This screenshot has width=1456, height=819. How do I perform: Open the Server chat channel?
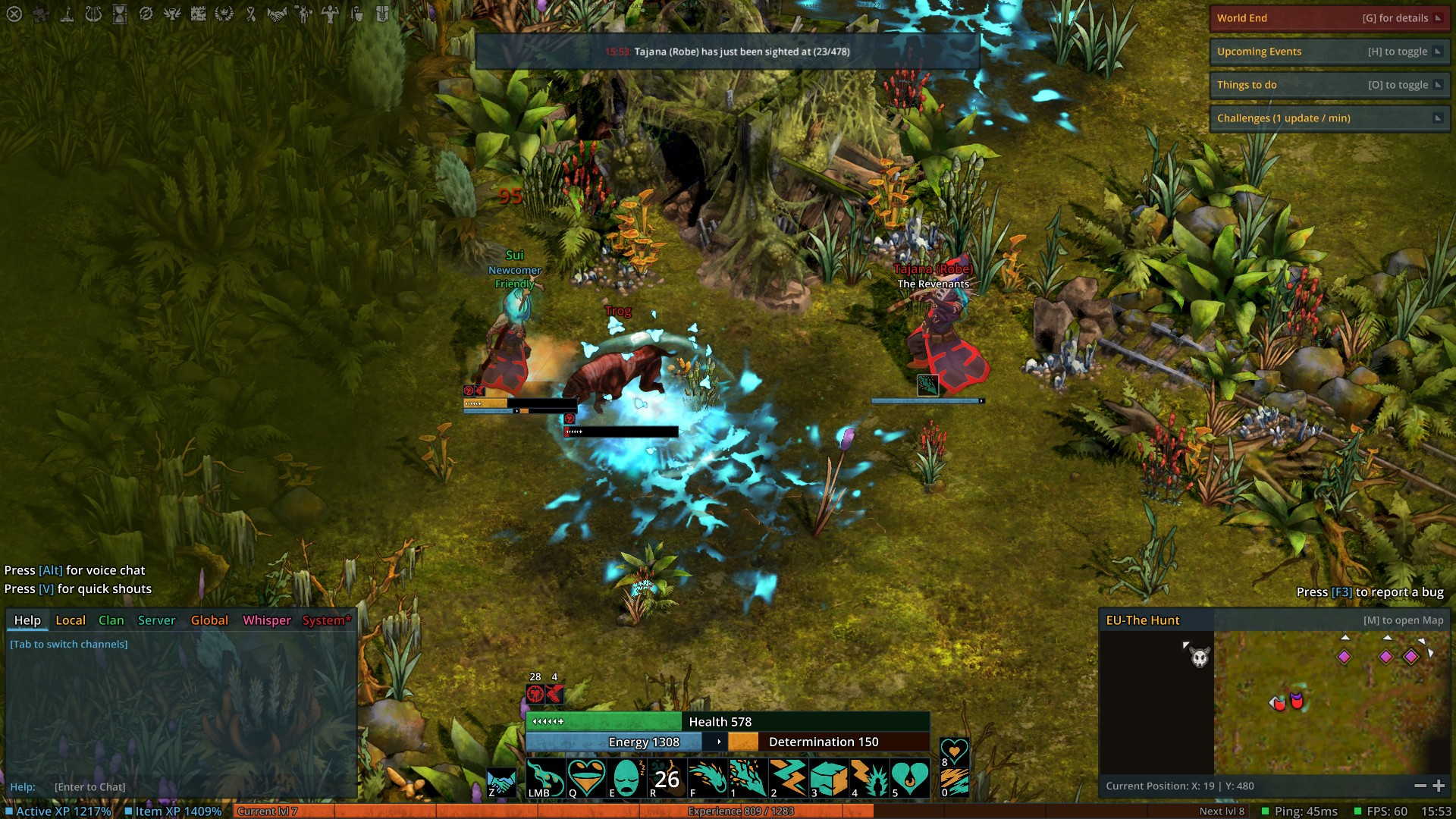tap(156, 620)
